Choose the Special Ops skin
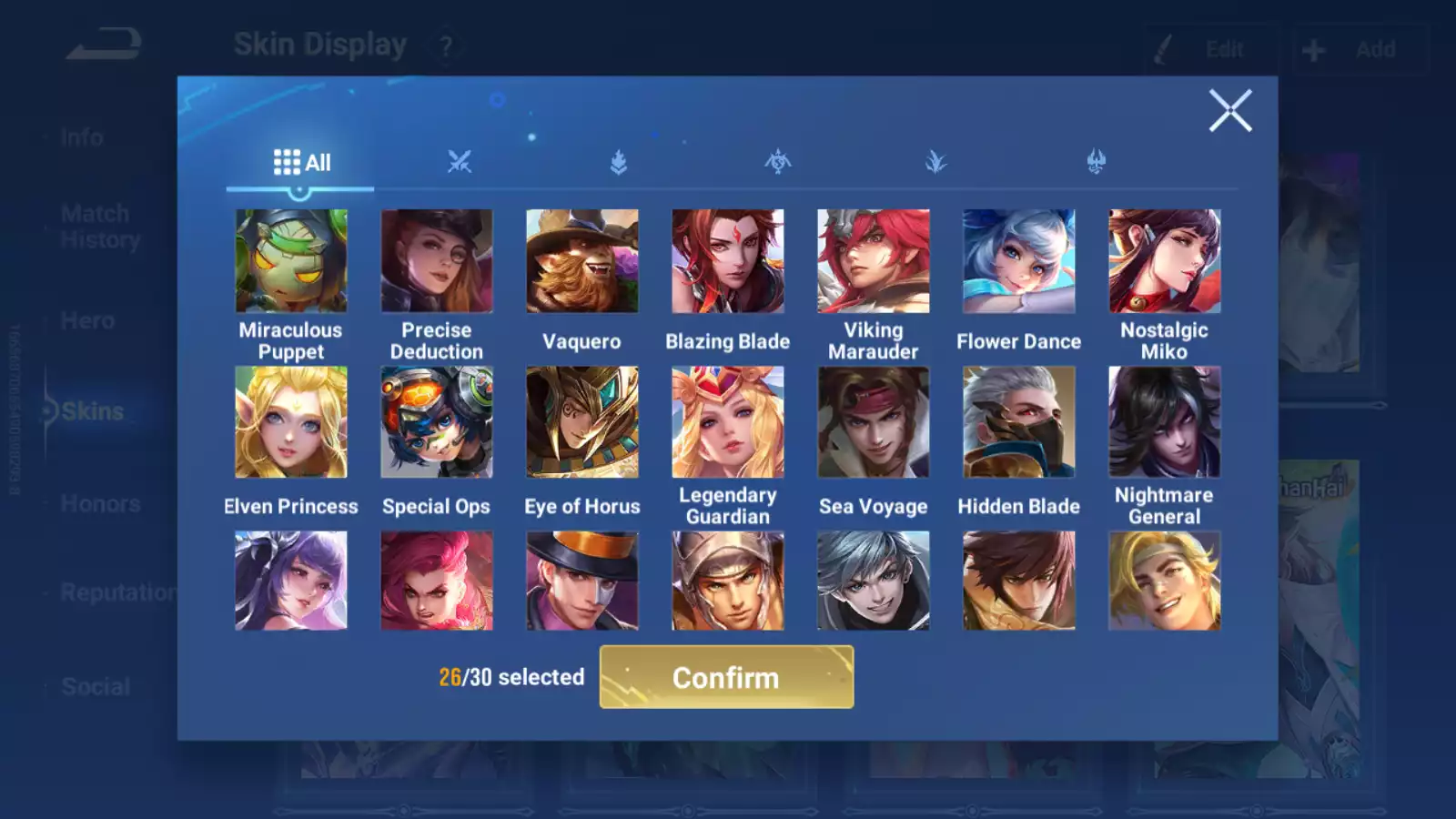 click(437, 422)
